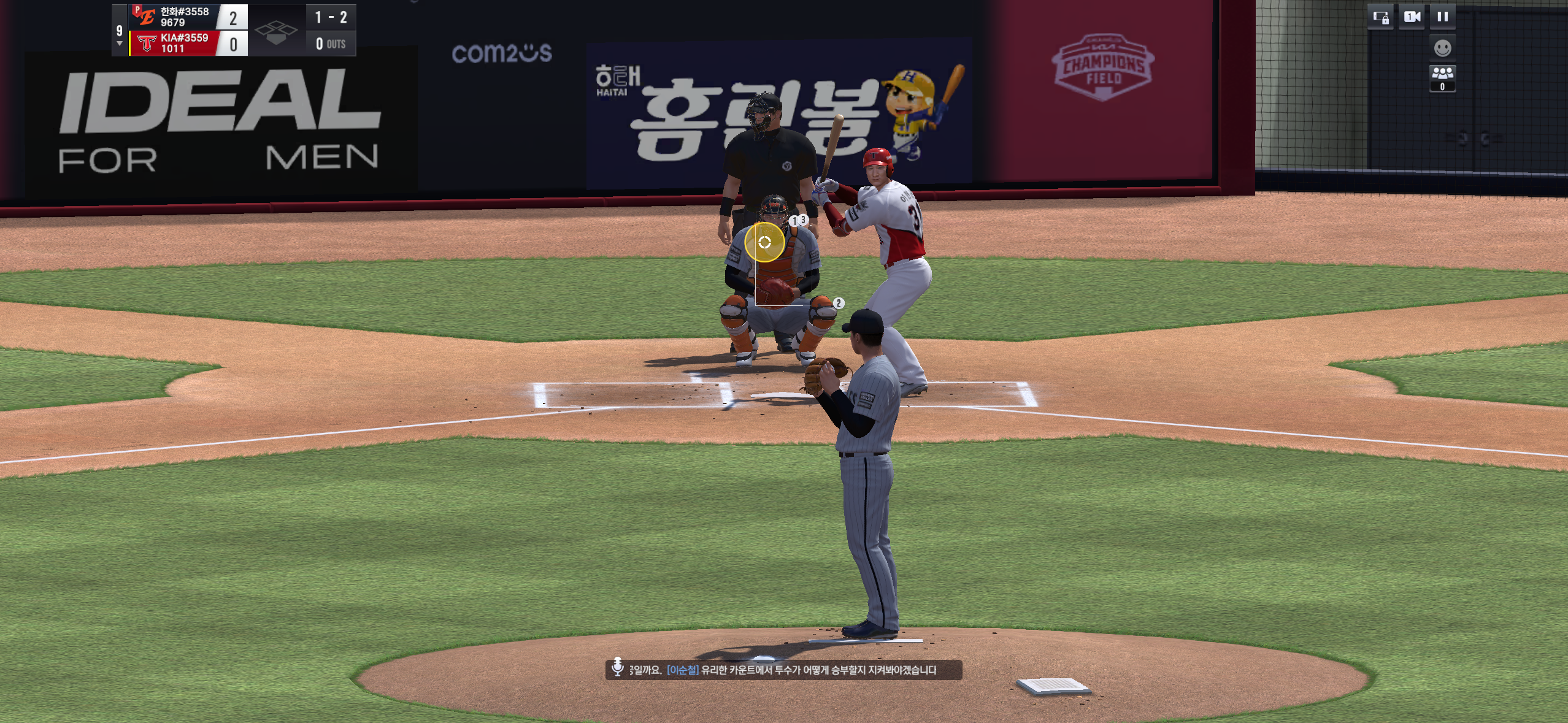Show the spectators list
The image size is (1568, 723).
1442,77
